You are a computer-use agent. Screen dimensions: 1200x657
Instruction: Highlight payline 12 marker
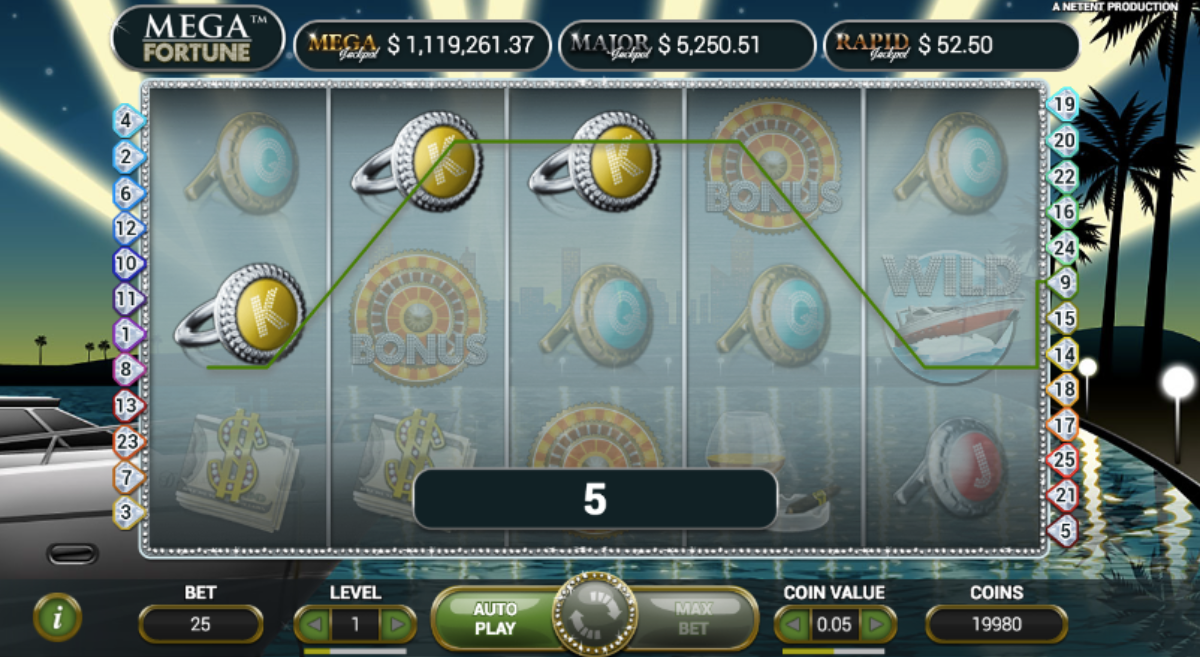pyautogui.click(x=127, y=228)
